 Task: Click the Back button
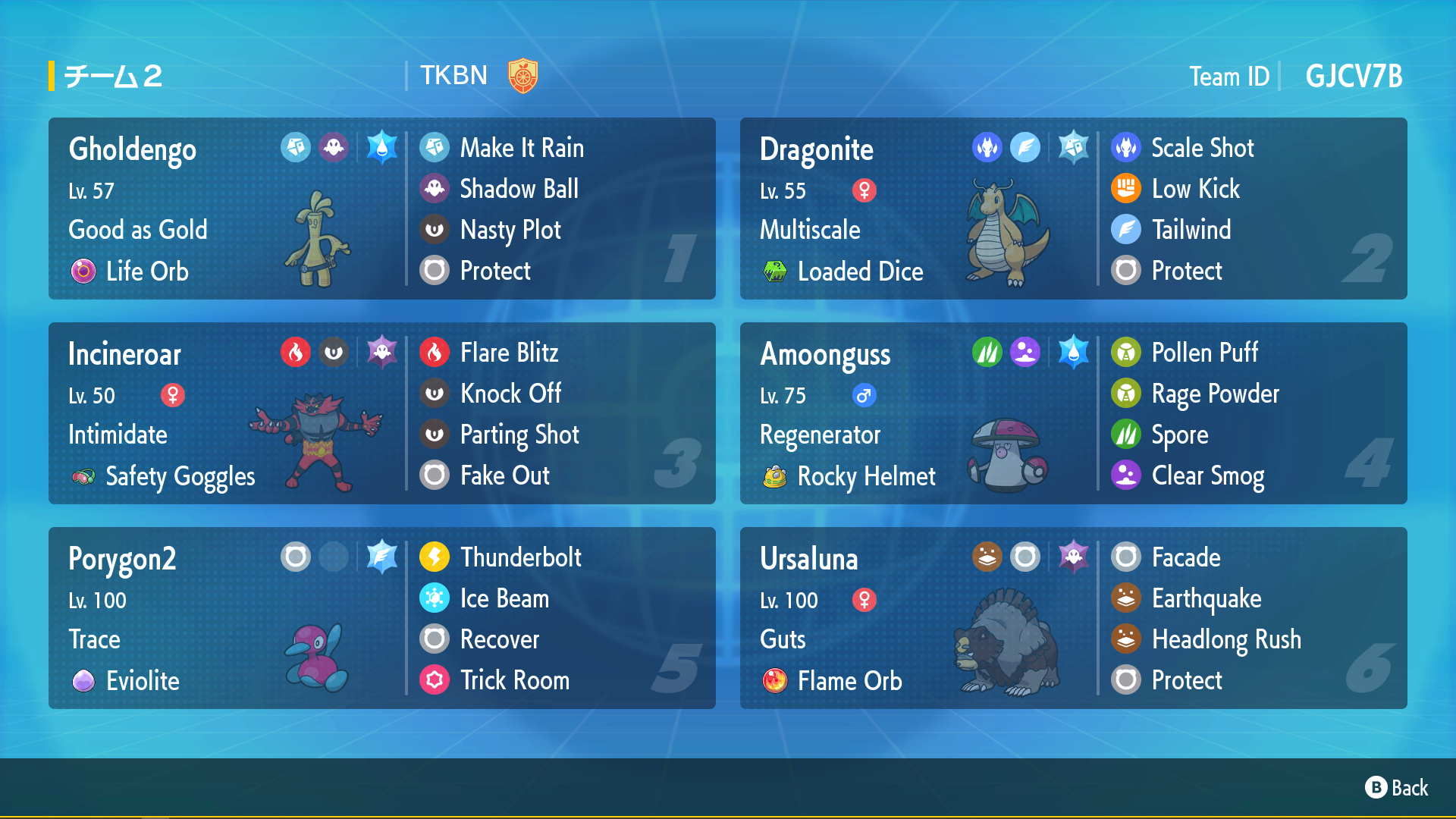pos(1396,788)
